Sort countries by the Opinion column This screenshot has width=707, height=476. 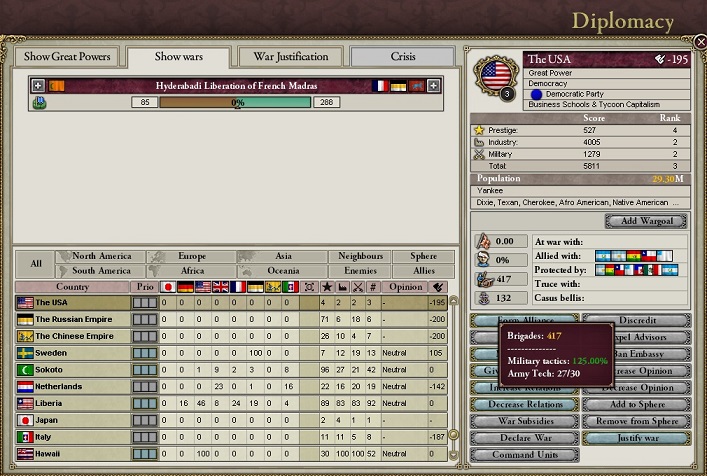pos(405,287)
